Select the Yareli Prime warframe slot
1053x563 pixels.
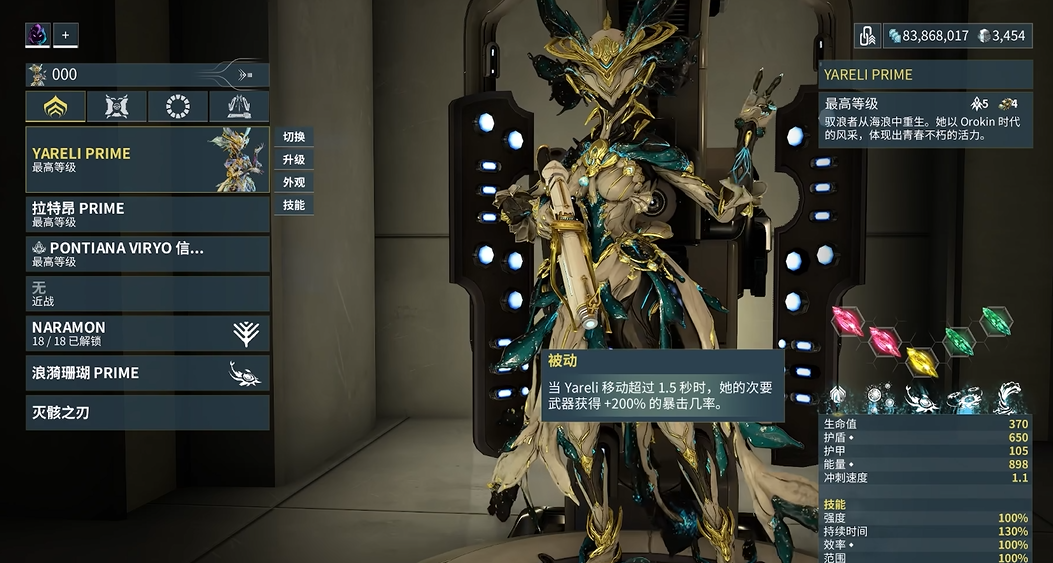click(147, 160)
